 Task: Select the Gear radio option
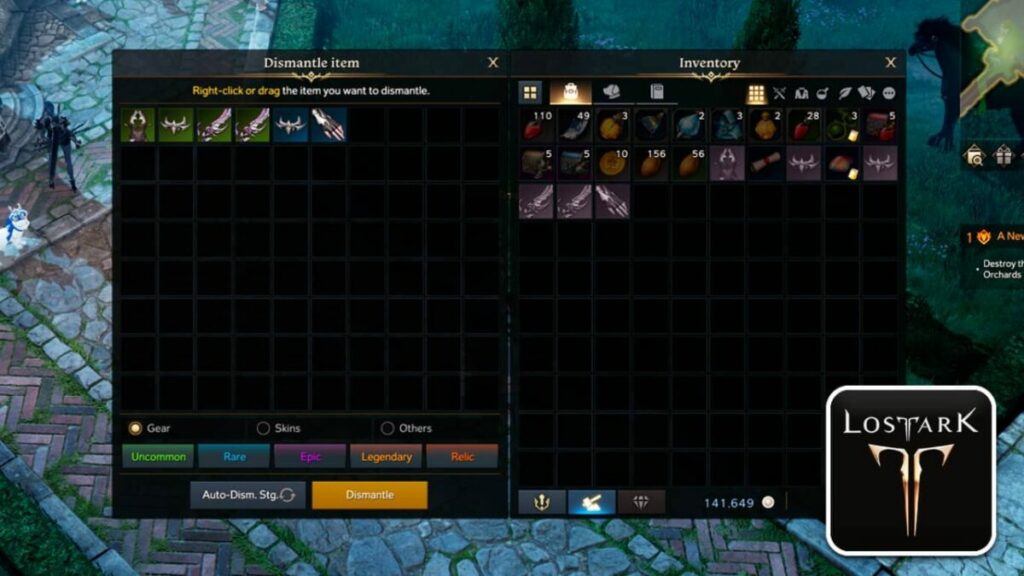click(136, 428)
